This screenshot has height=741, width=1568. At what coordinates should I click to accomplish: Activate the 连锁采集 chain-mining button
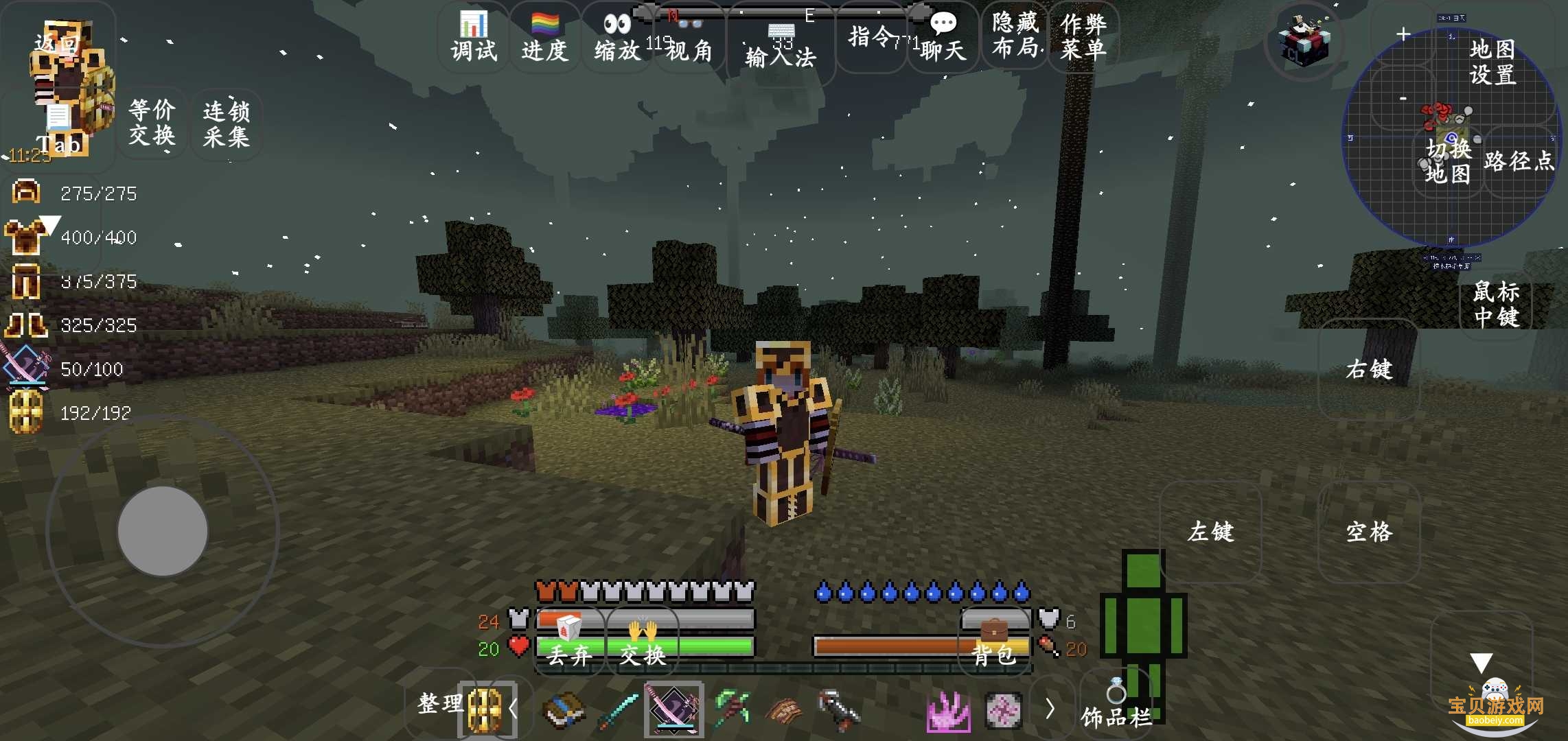[x=226, y=124]
